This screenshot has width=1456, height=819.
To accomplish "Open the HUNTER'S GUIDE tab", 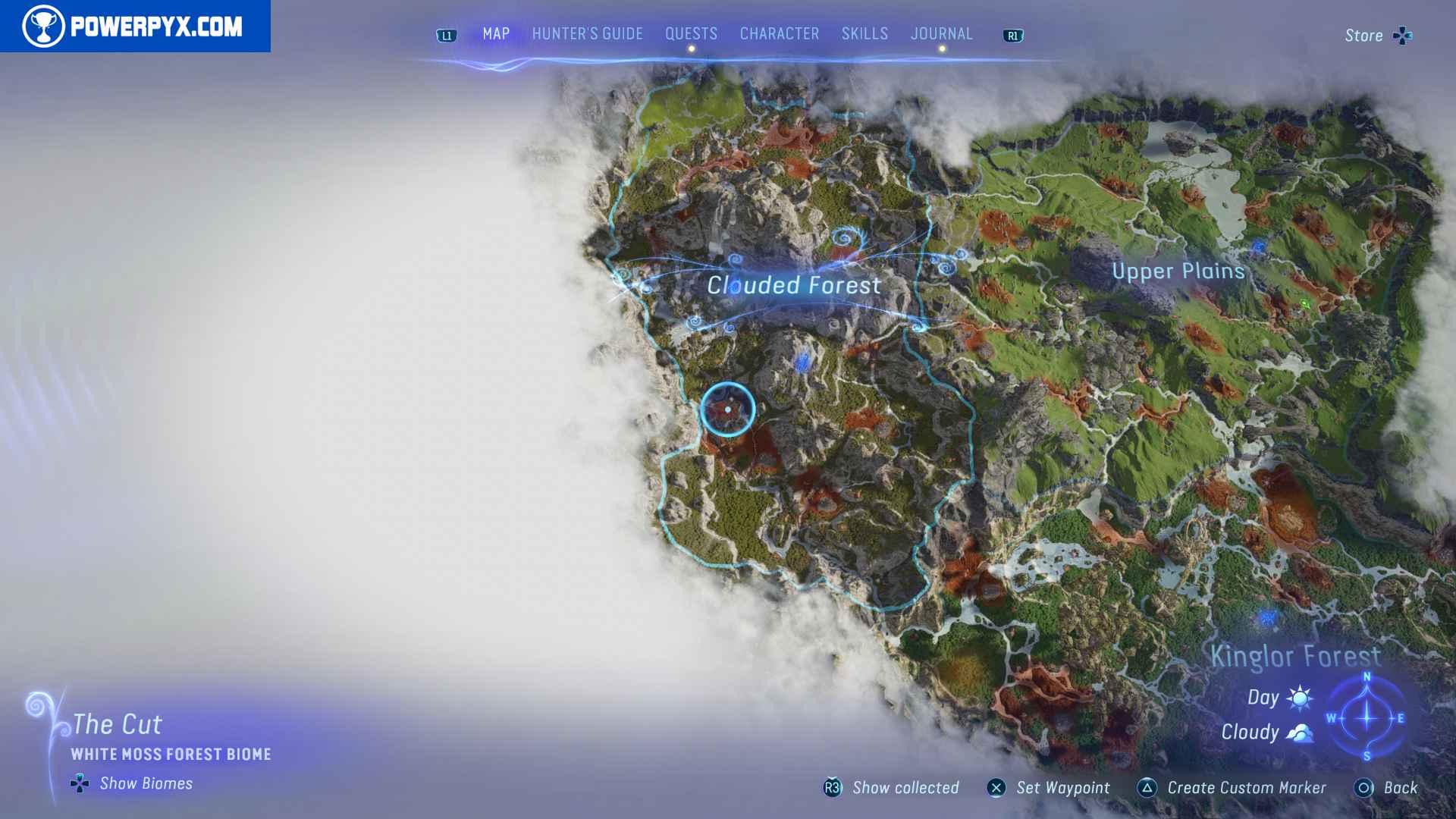I will (588, 33).
